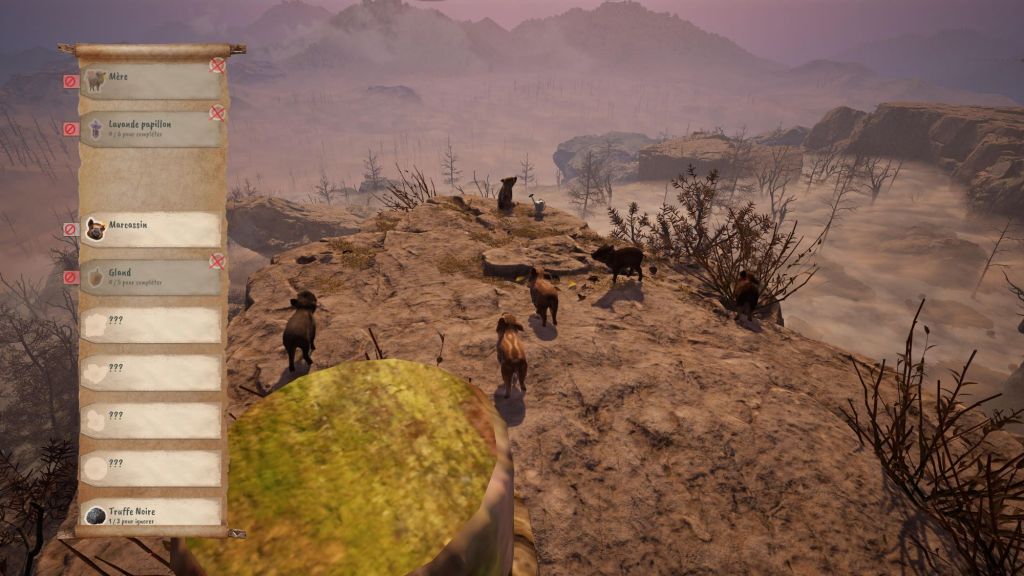1024x576 pixels.
Task: Toggle the red marker beside Lavande papillon
Action: 70,129
